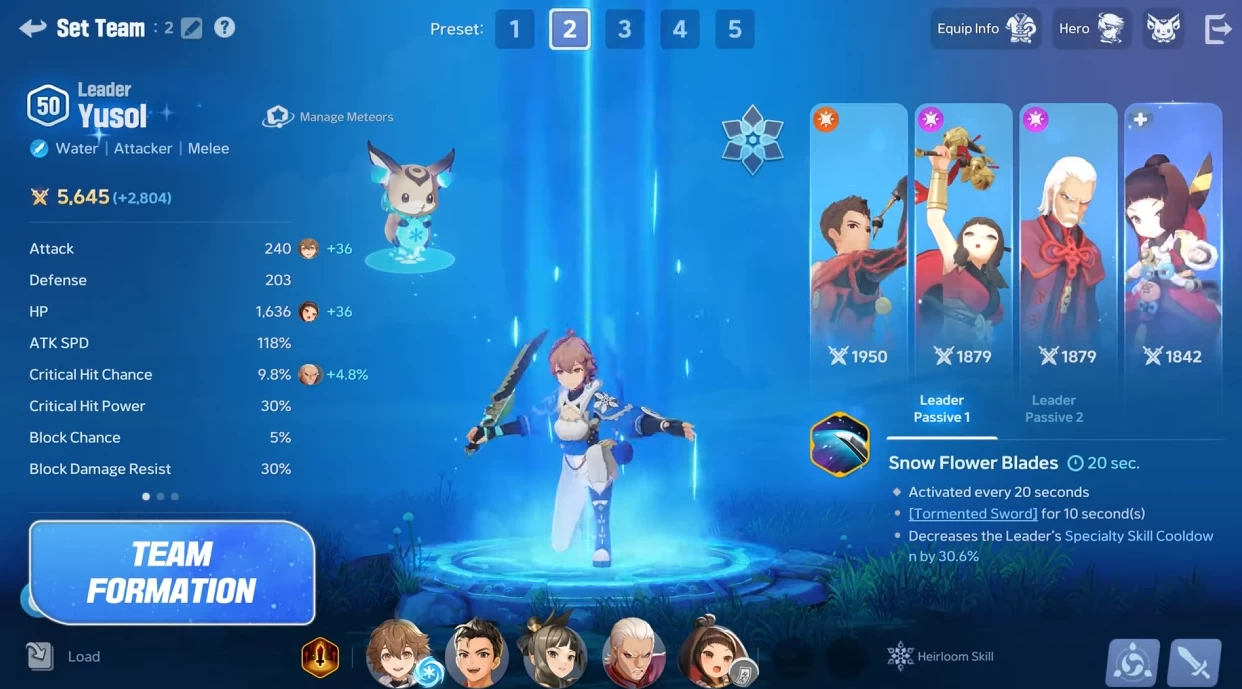1242x689 pixels.
Task: Select preset 5
Action: (x=734, y=29)
